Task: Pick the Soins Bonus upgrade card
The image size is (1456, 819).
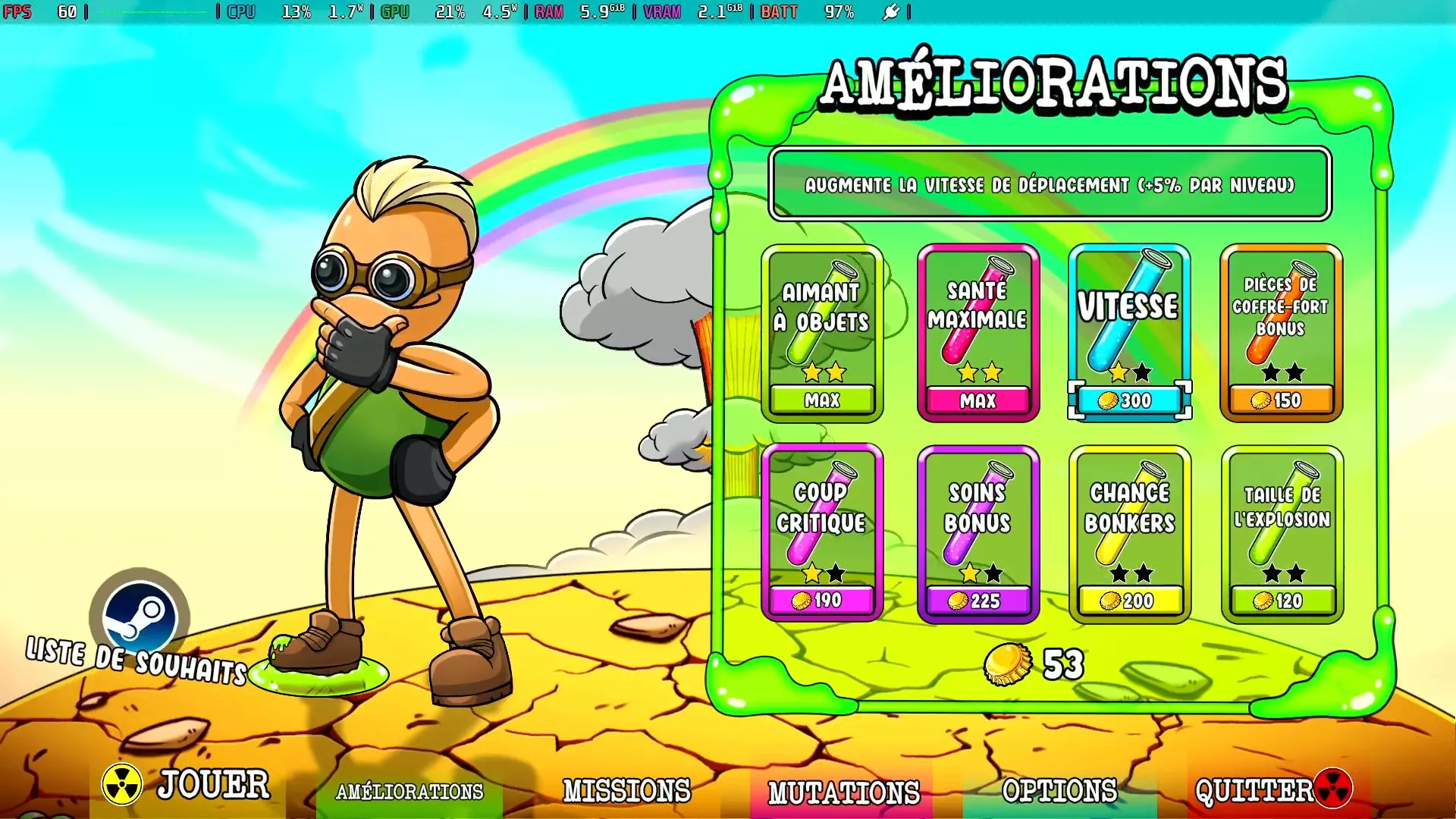Action: coord(977,533)
